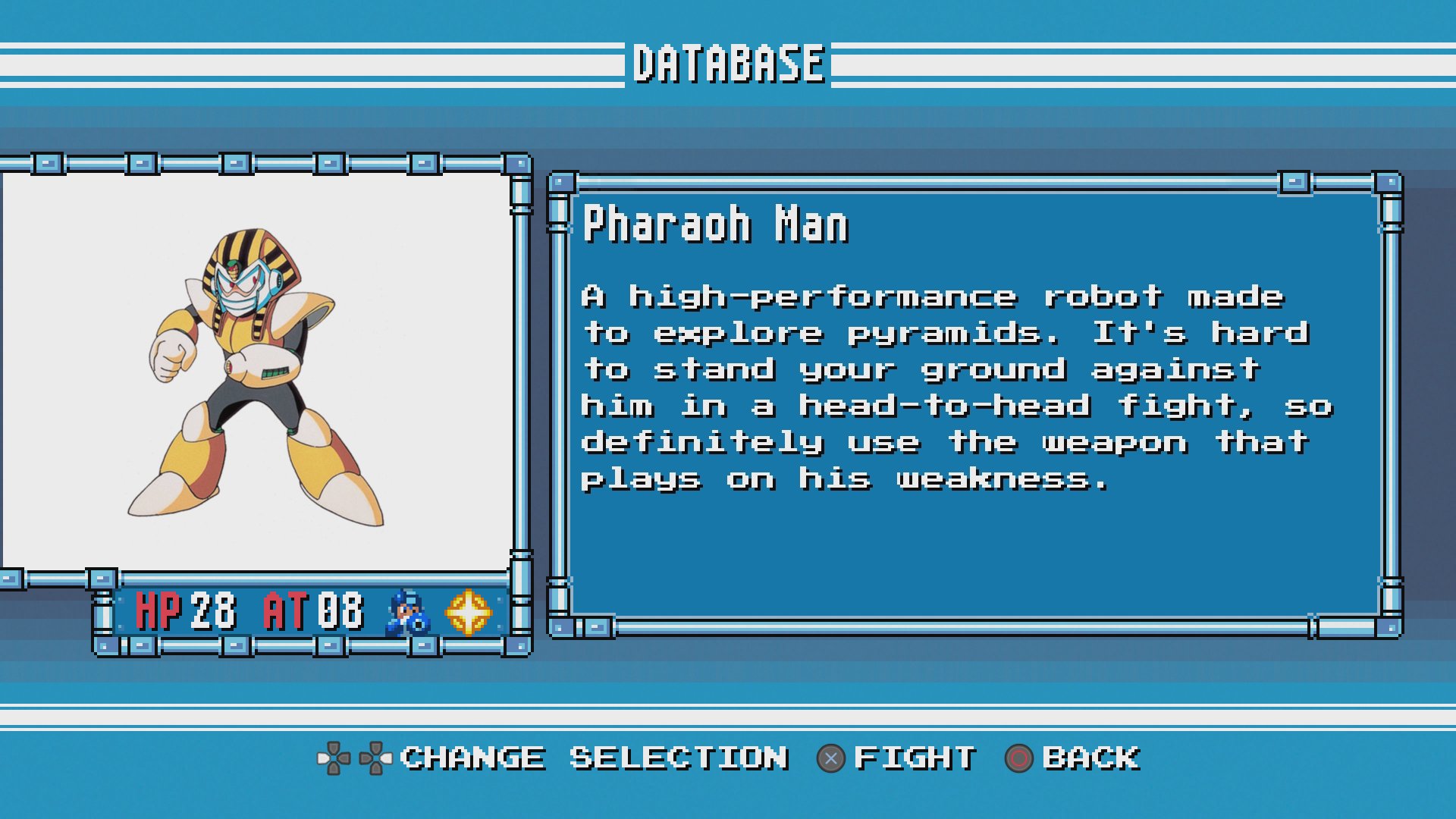Image resolution: width=1456 pixels, height=819 pixels.
Task: Click the CHANGE SELECTION label
Action: (x=594, y=758)
